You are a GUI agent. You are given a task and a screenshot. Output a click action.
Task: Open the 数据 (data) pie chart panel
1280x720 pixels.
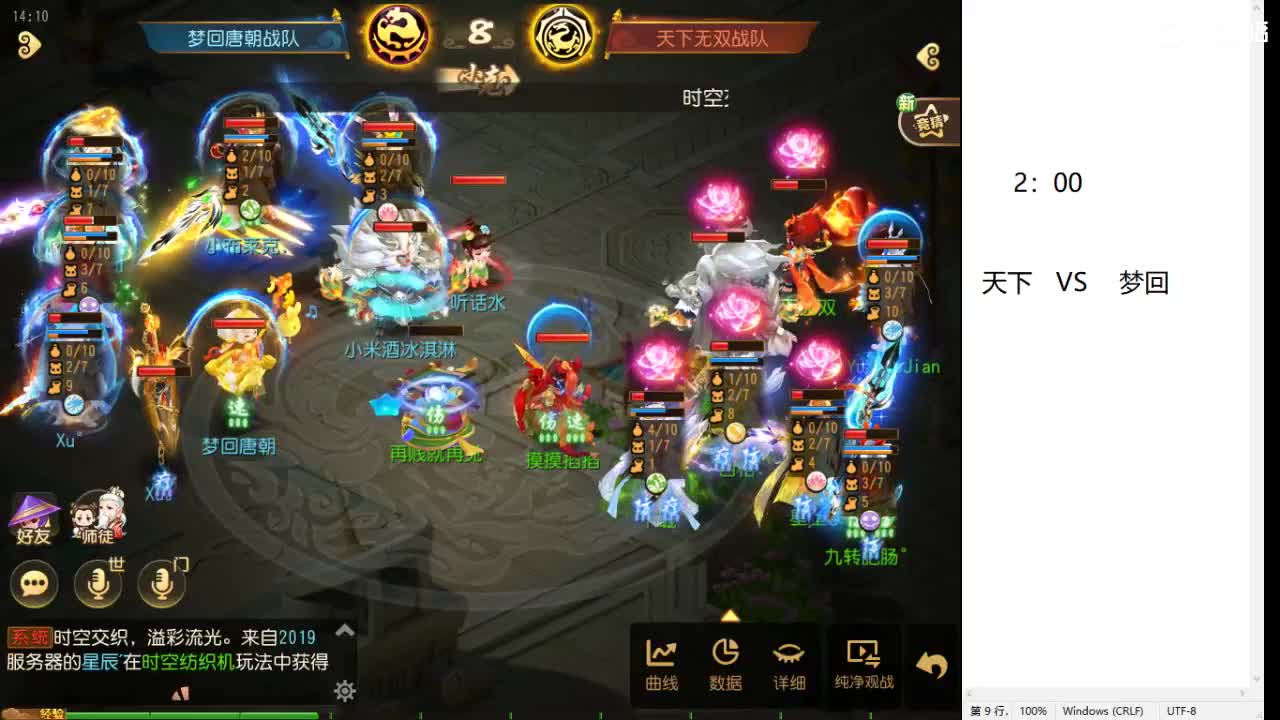pyautogui.click(x=727, y=660)
